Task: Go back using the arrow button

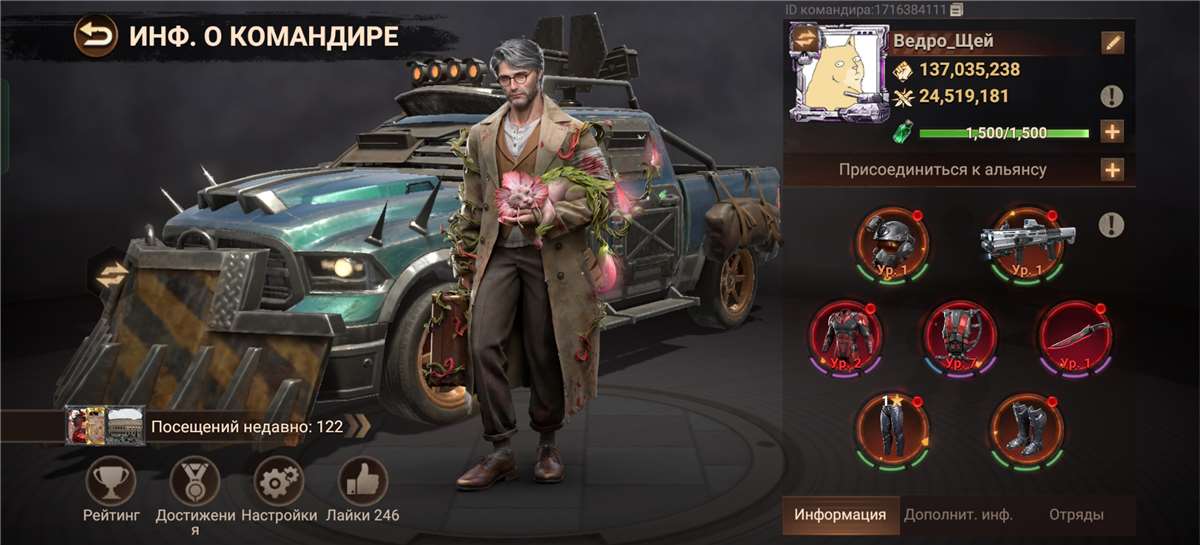Action: click(x=95, y=37)
